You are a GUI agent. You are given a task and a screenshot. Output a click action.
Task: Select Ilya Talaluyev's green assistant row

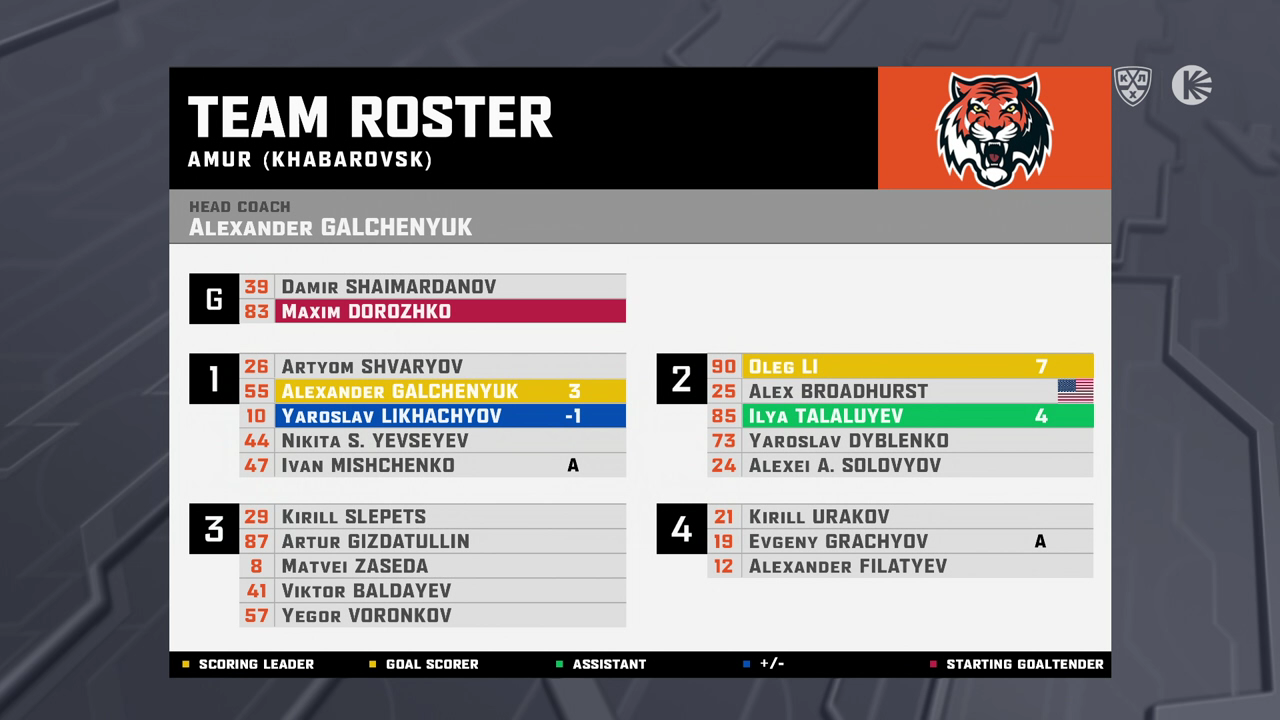[x=900, y=416]
